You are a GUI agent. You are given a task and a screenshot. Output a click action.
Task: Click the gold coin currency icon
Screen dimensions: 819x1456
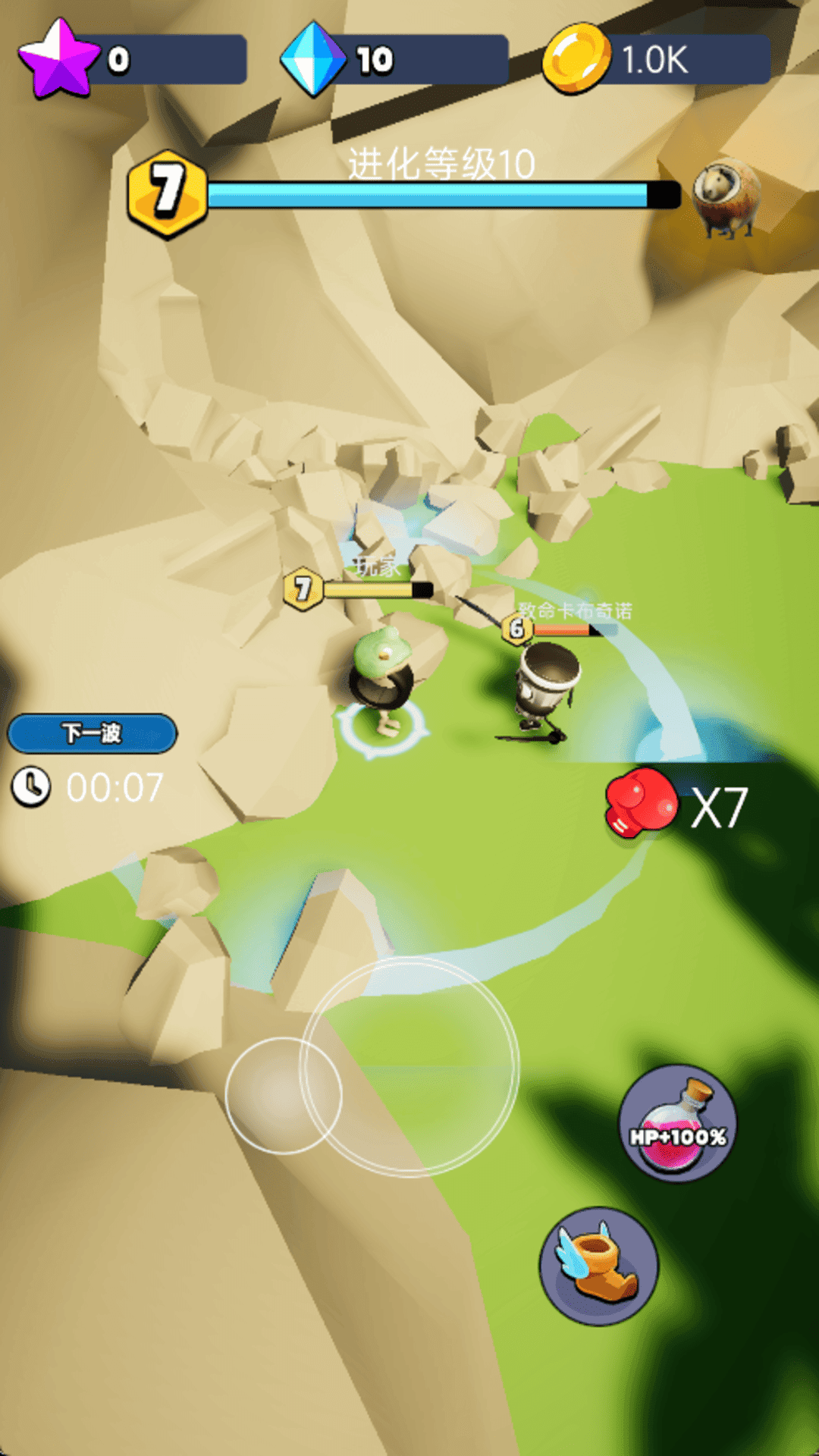pos(576,59)
